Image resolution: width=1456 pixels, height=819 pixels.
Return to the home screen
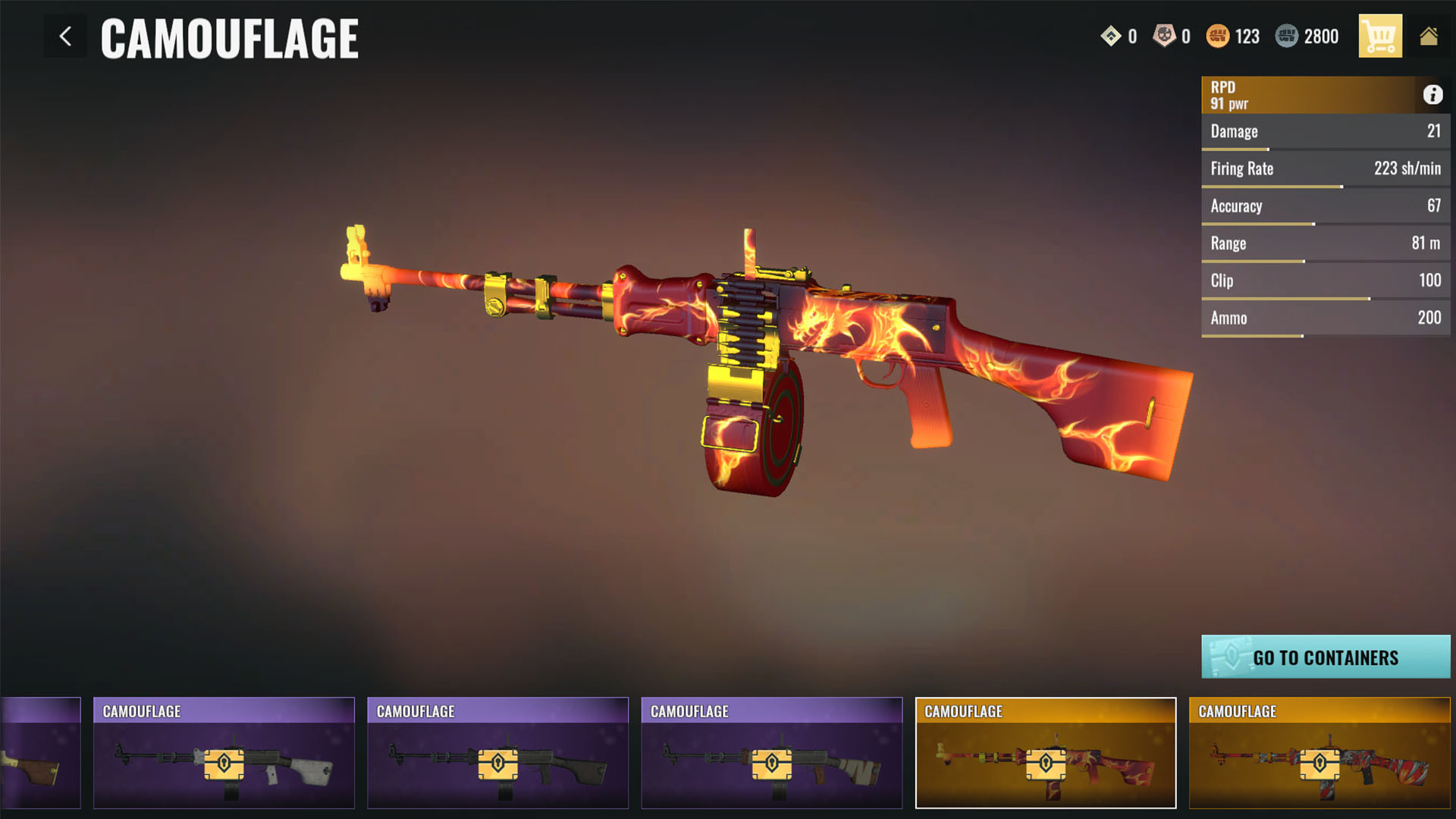[1429, 36]
